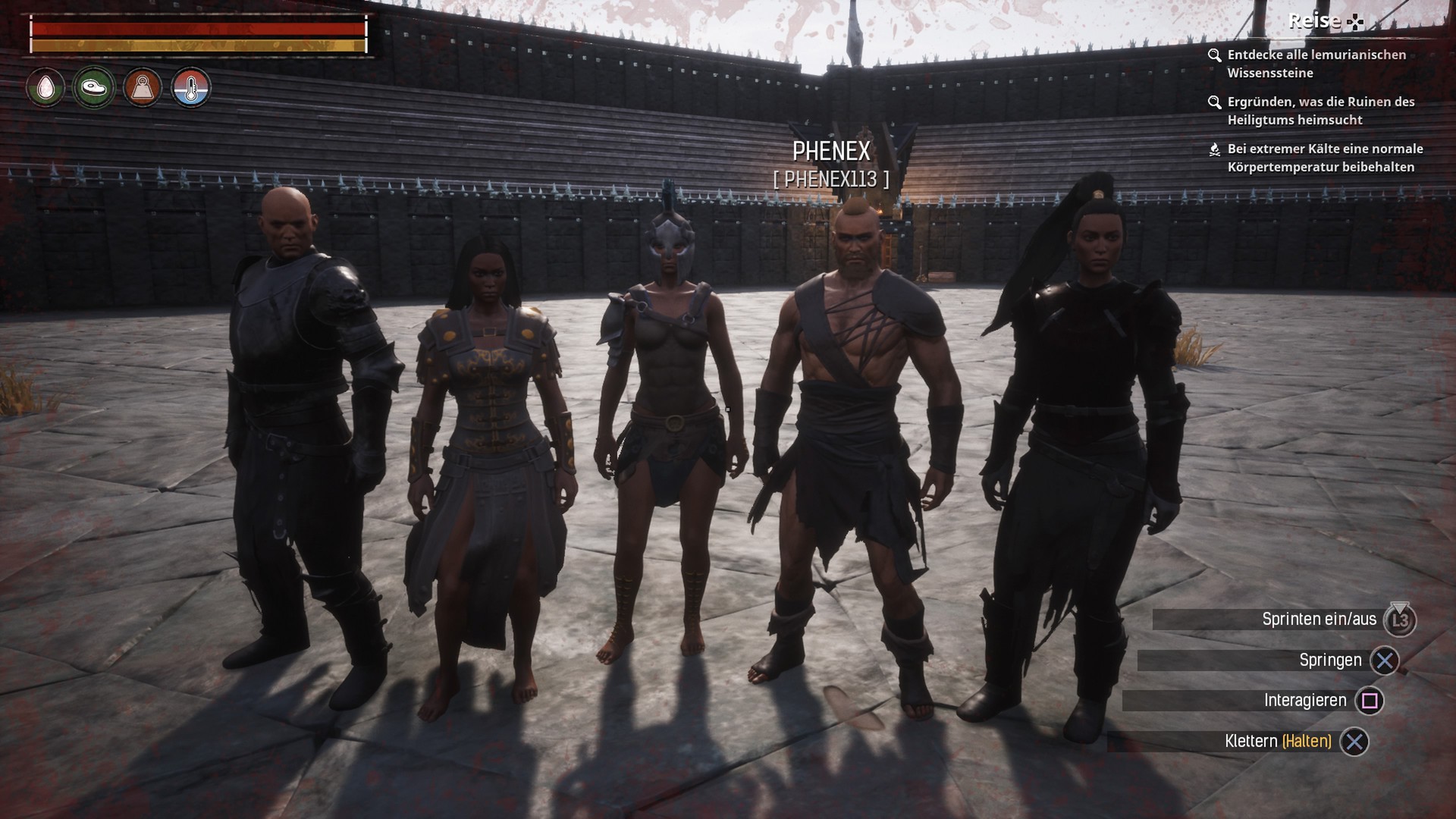Choose the Ruinen des Heiligtums journey objective
The width and height of the screenshot is (1456, 819).
pos(1320,111)
